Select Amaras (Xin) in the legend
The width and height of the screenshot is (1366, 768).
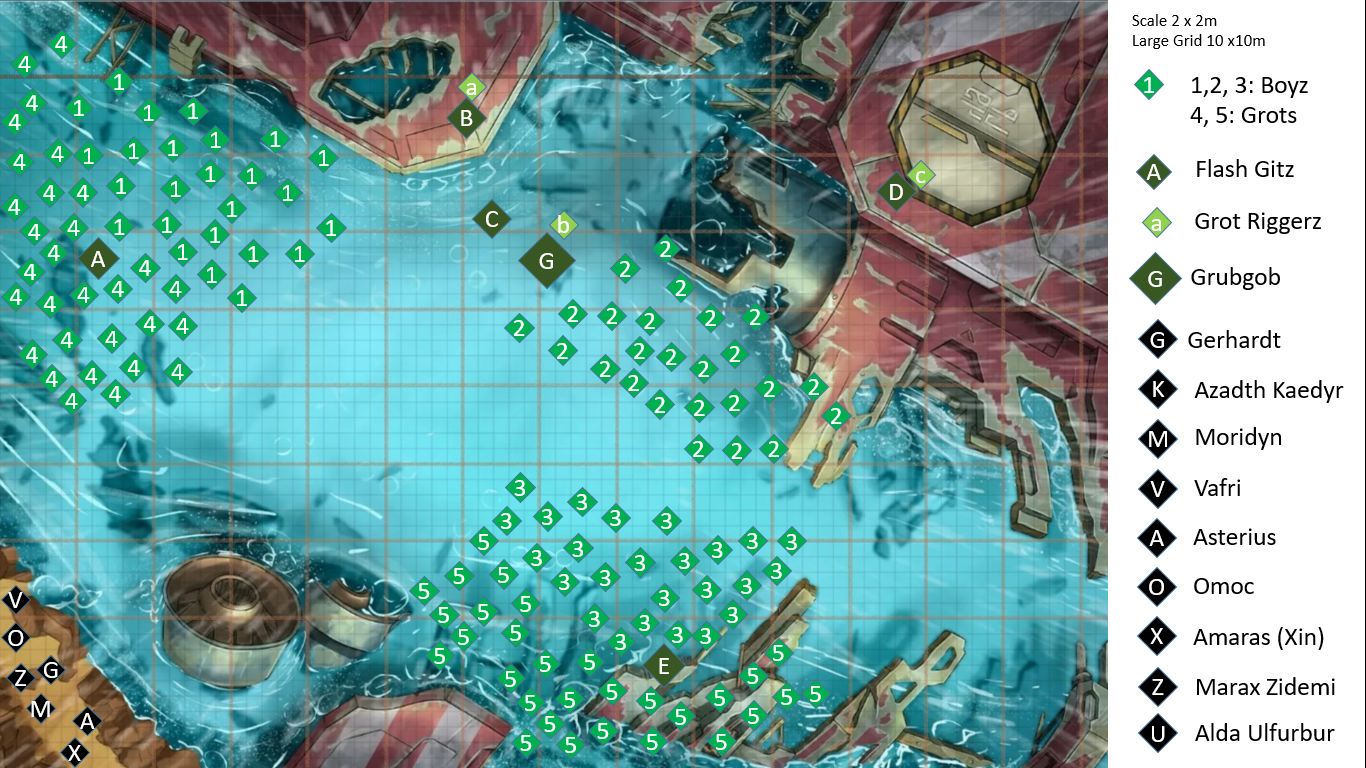(1257, 637)
